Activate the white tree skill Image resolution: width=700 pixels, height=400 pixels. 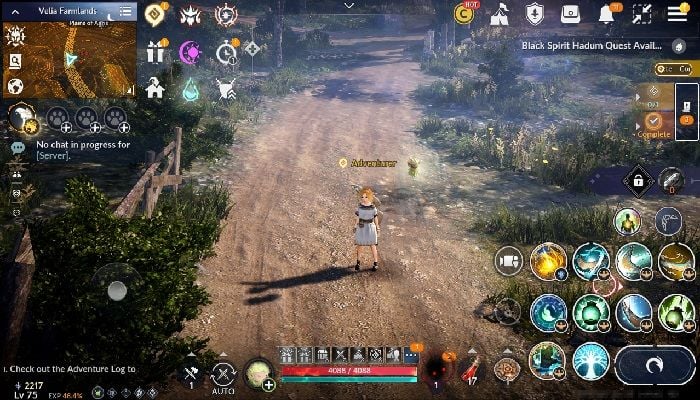pyautogui.click(x=591, y=361)
